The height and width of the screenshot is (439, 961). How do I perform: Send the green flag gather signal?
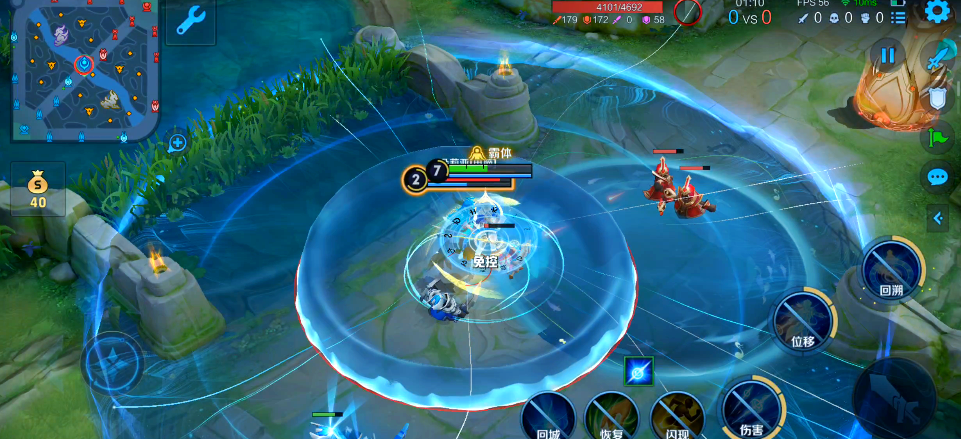(938, 137)
